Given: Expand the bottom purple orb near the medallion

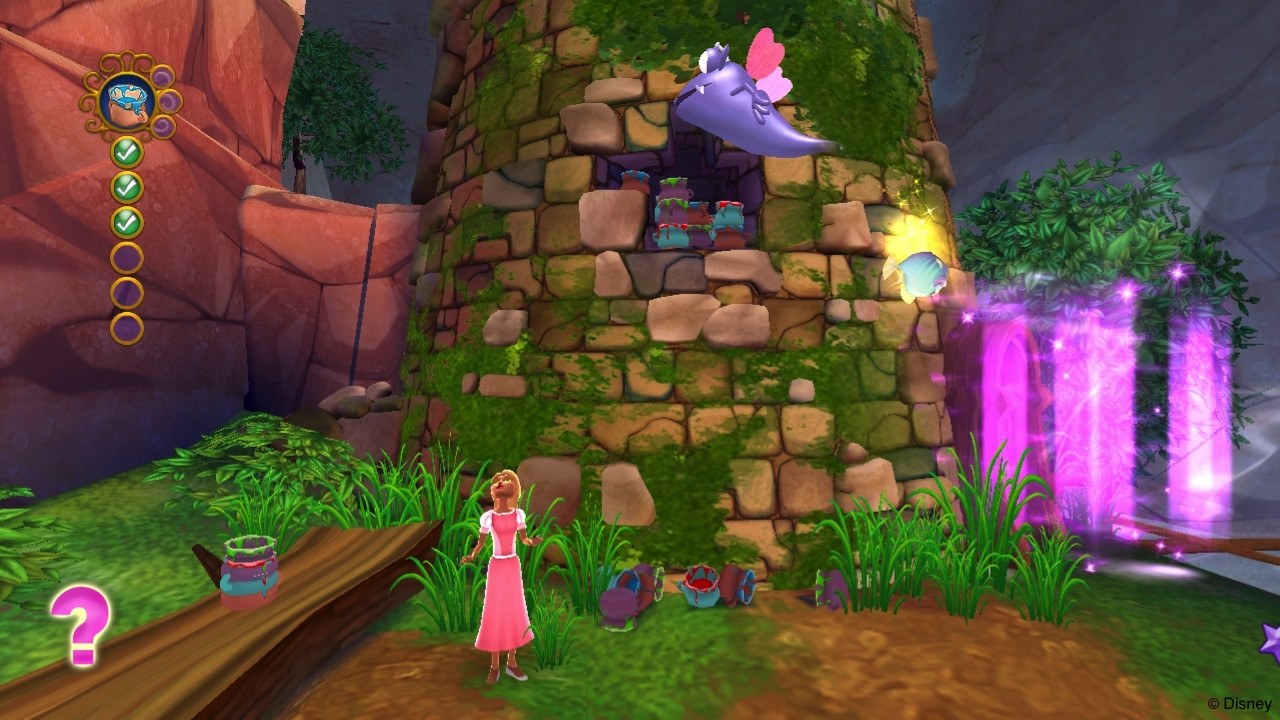Looking at the screenshot, I should click(162, 127).
